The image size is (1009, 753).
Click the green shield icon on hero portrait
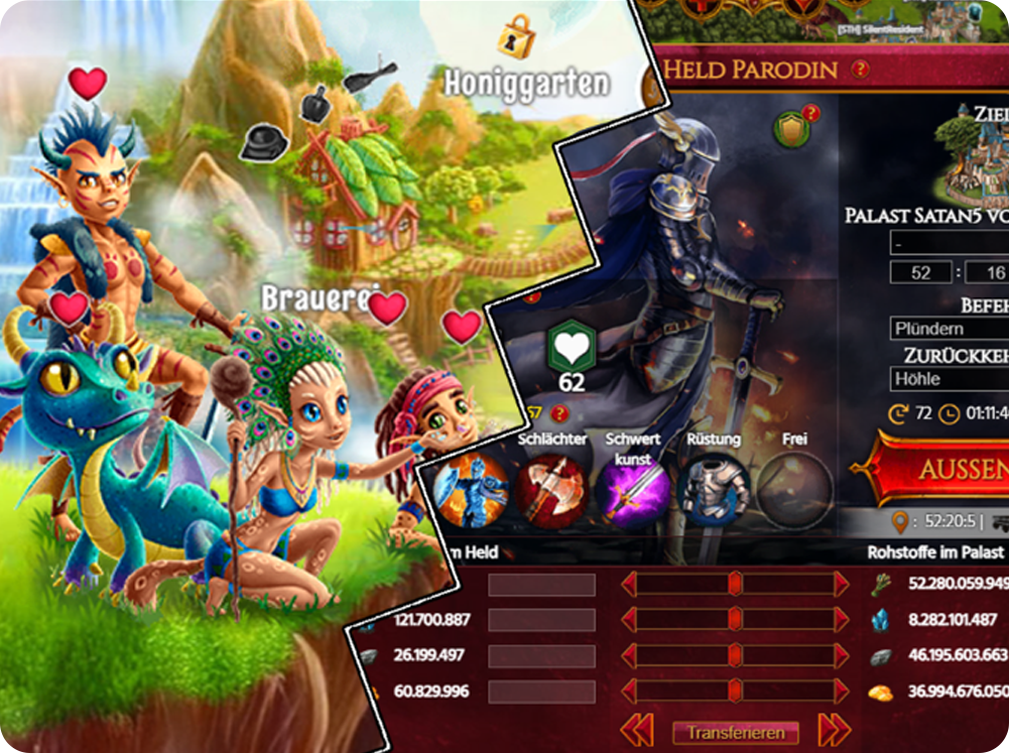point(793,129)
